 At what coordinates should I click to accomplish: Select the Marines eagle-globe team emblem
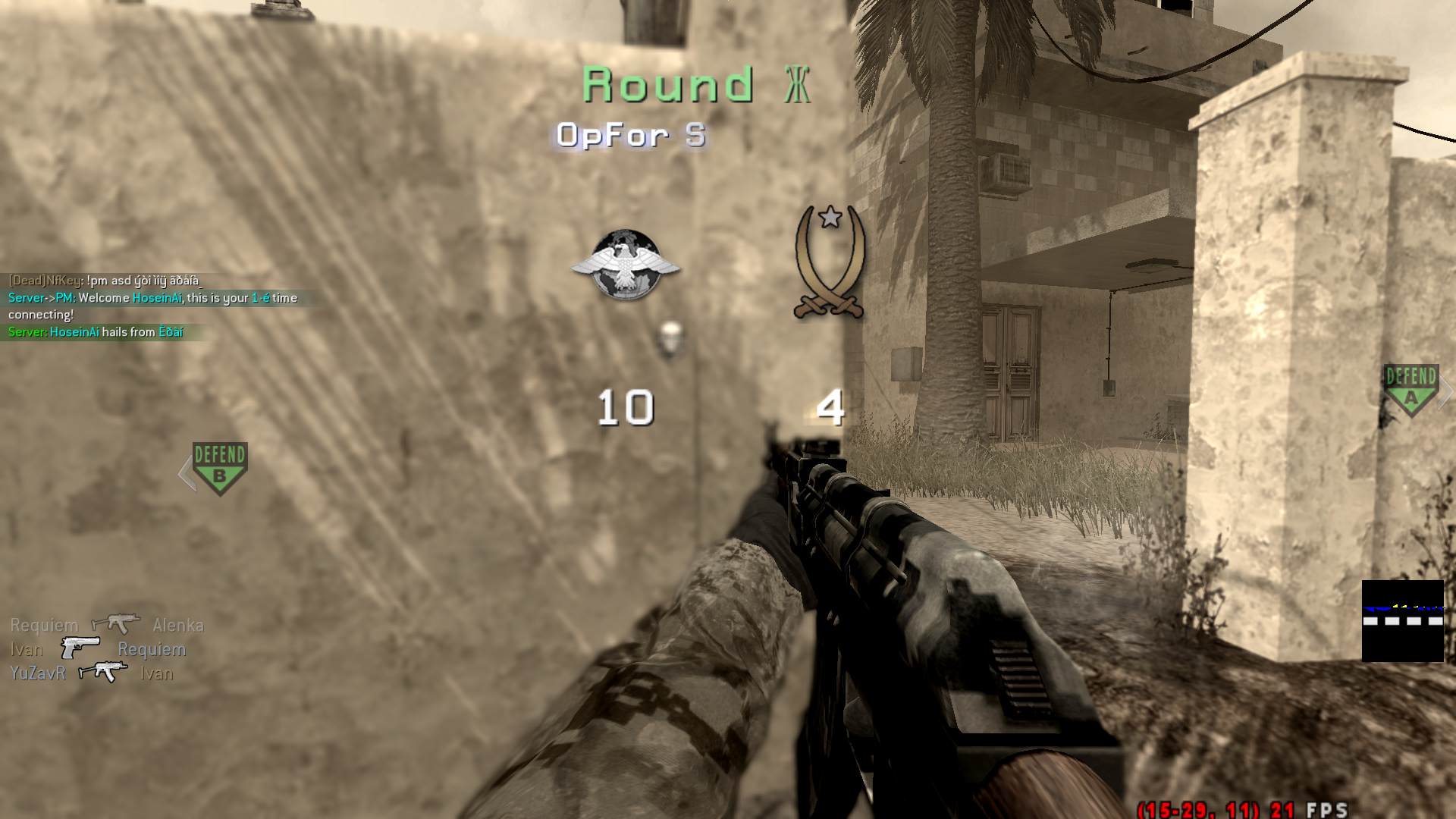[626, 264]
